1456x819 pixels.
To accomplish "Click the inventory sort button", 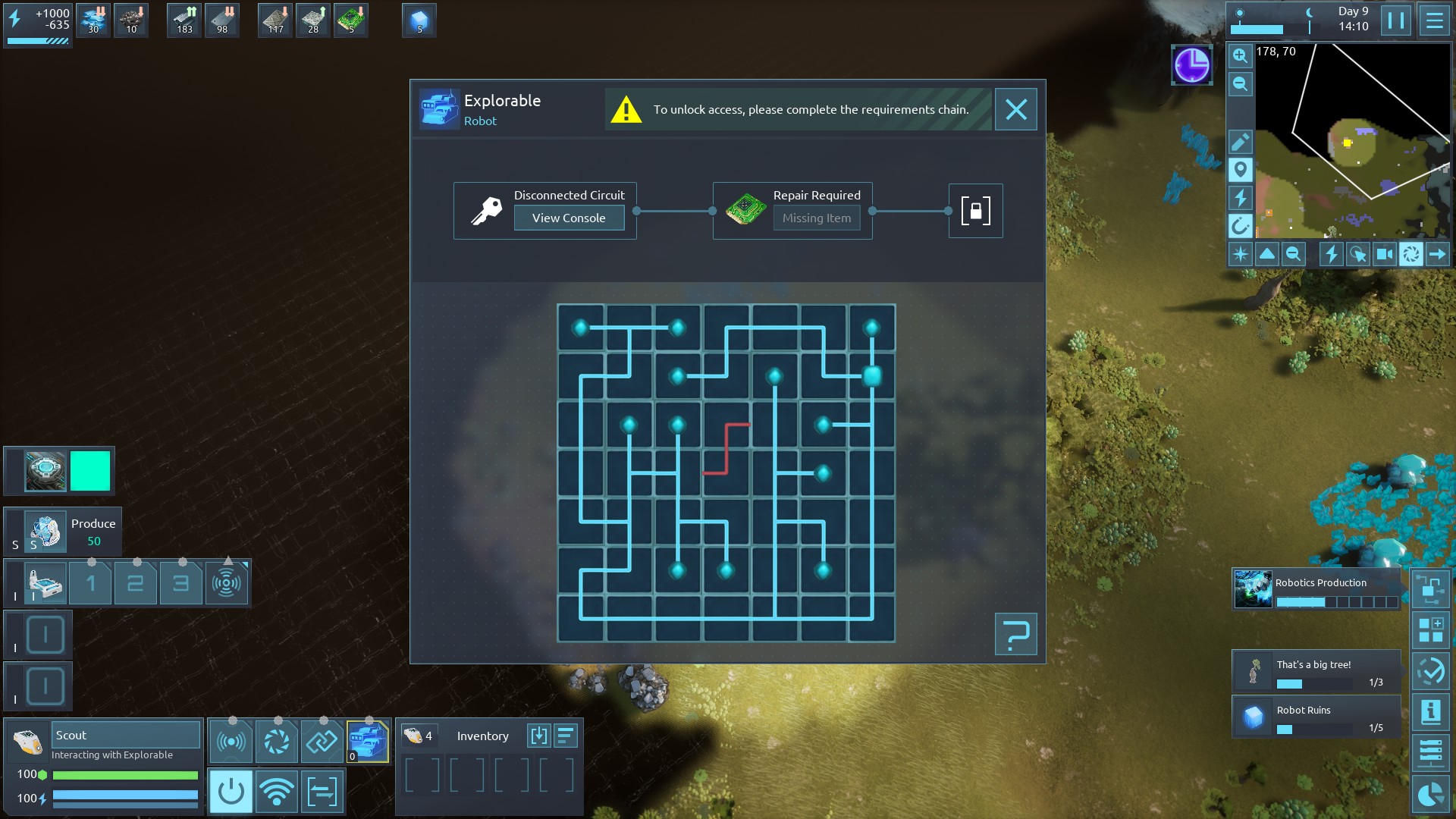I will click(x=566, y=736).
